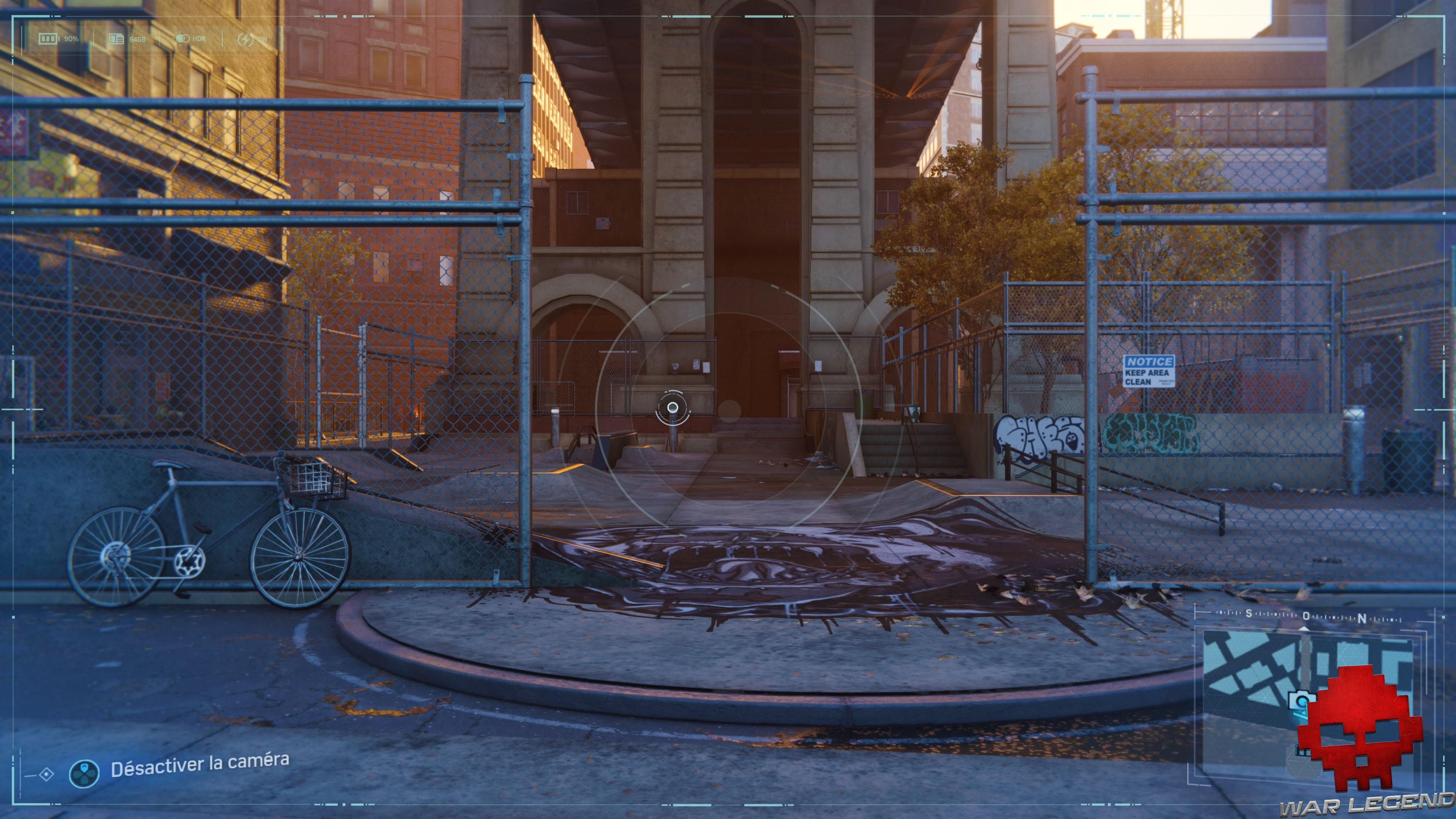Select the HDR lighting icon
1456x819 pixels.
[182, 38]
